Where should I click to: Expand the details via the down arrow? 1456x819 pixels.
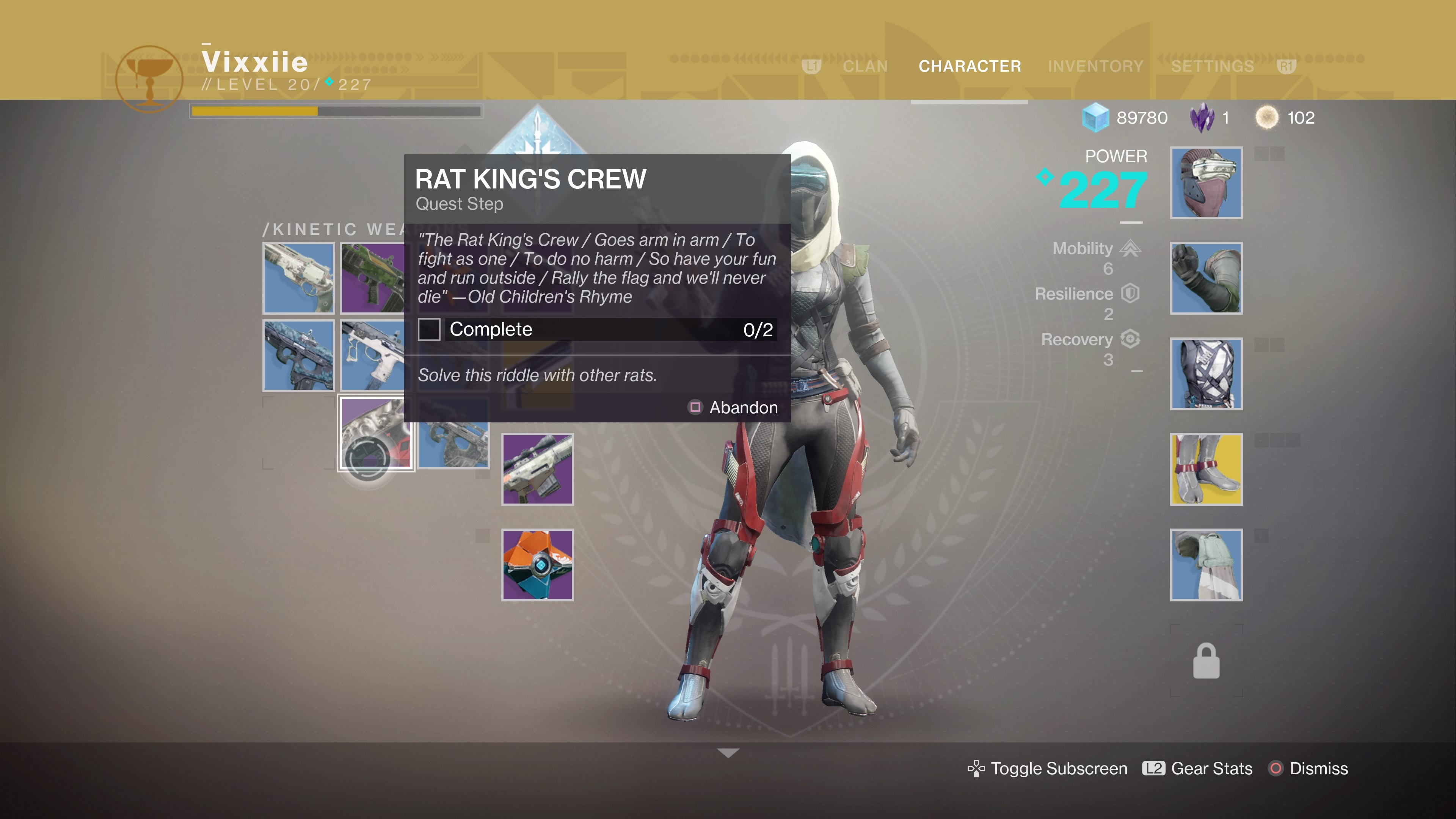(728, 752)
